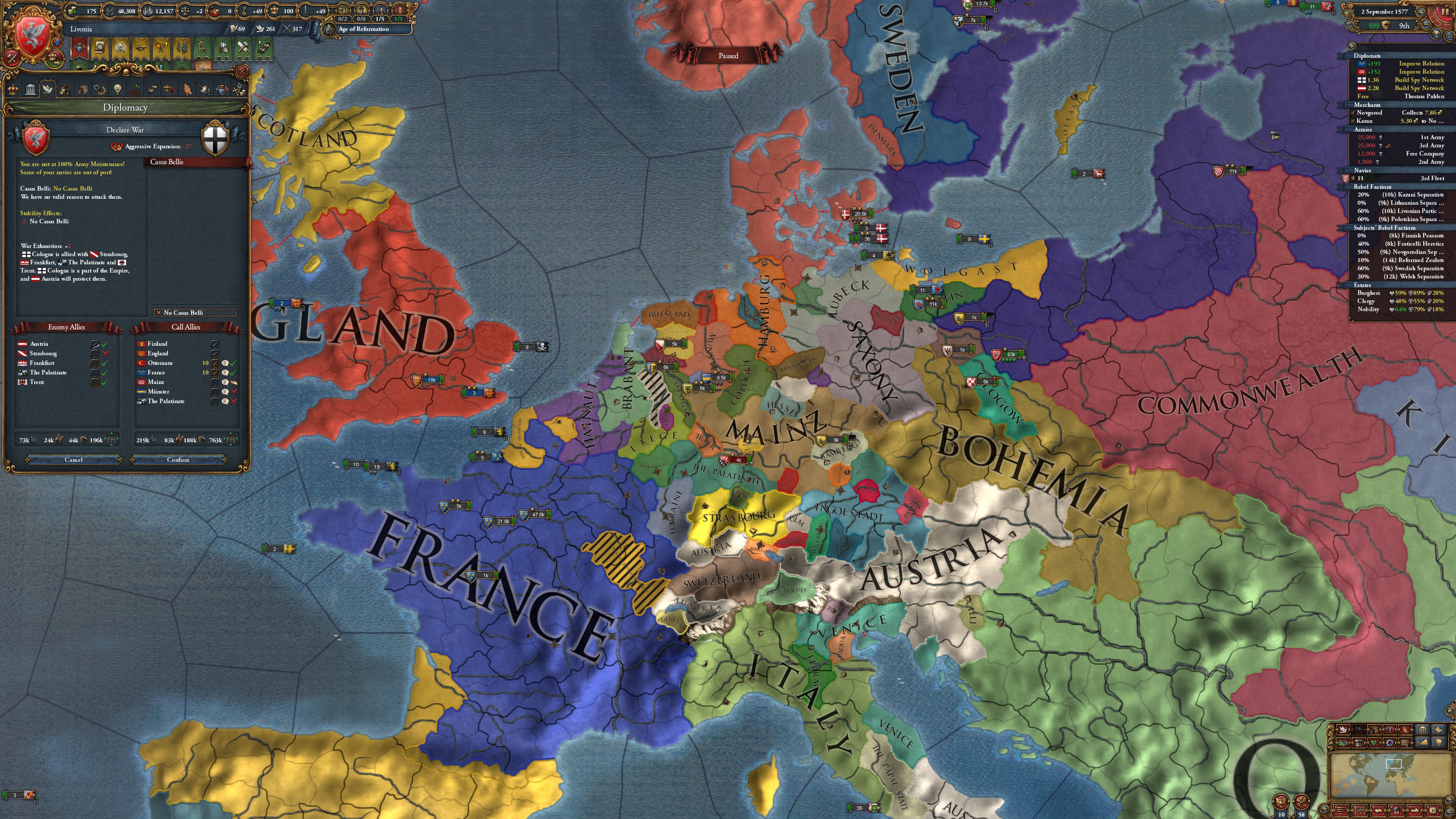Viewport: 1456px width, 819px height.
Task: Open the Decisions tab (scroll icon)
Action: (x=152, y=91)
